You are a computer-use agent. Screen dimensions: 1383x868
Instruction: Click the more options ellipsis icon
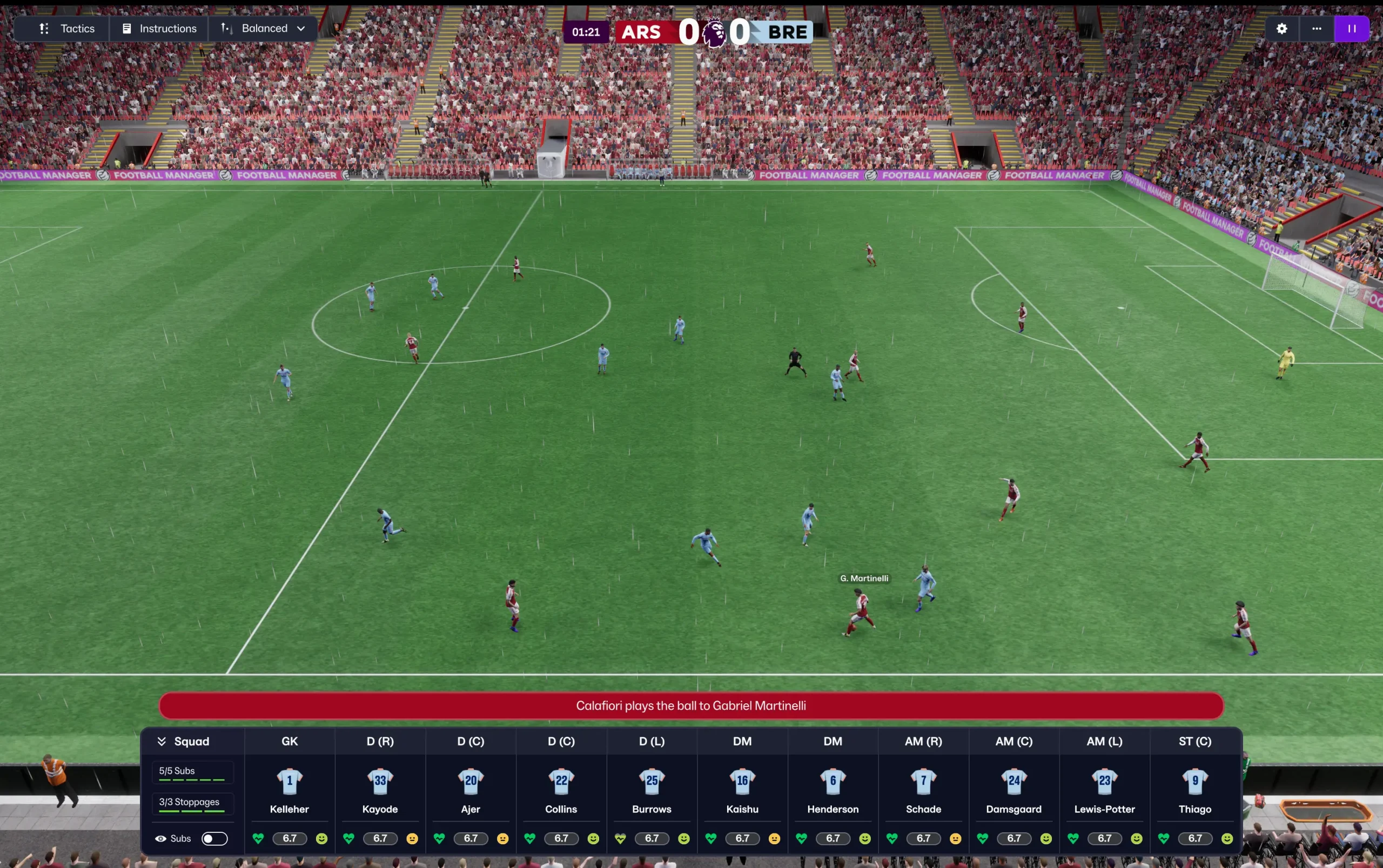pos(1317,28)
